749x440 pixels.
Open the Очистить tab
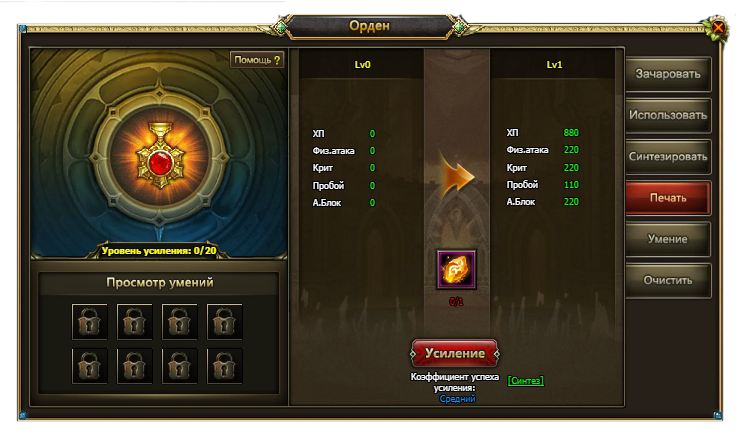(x=668, y=280)
